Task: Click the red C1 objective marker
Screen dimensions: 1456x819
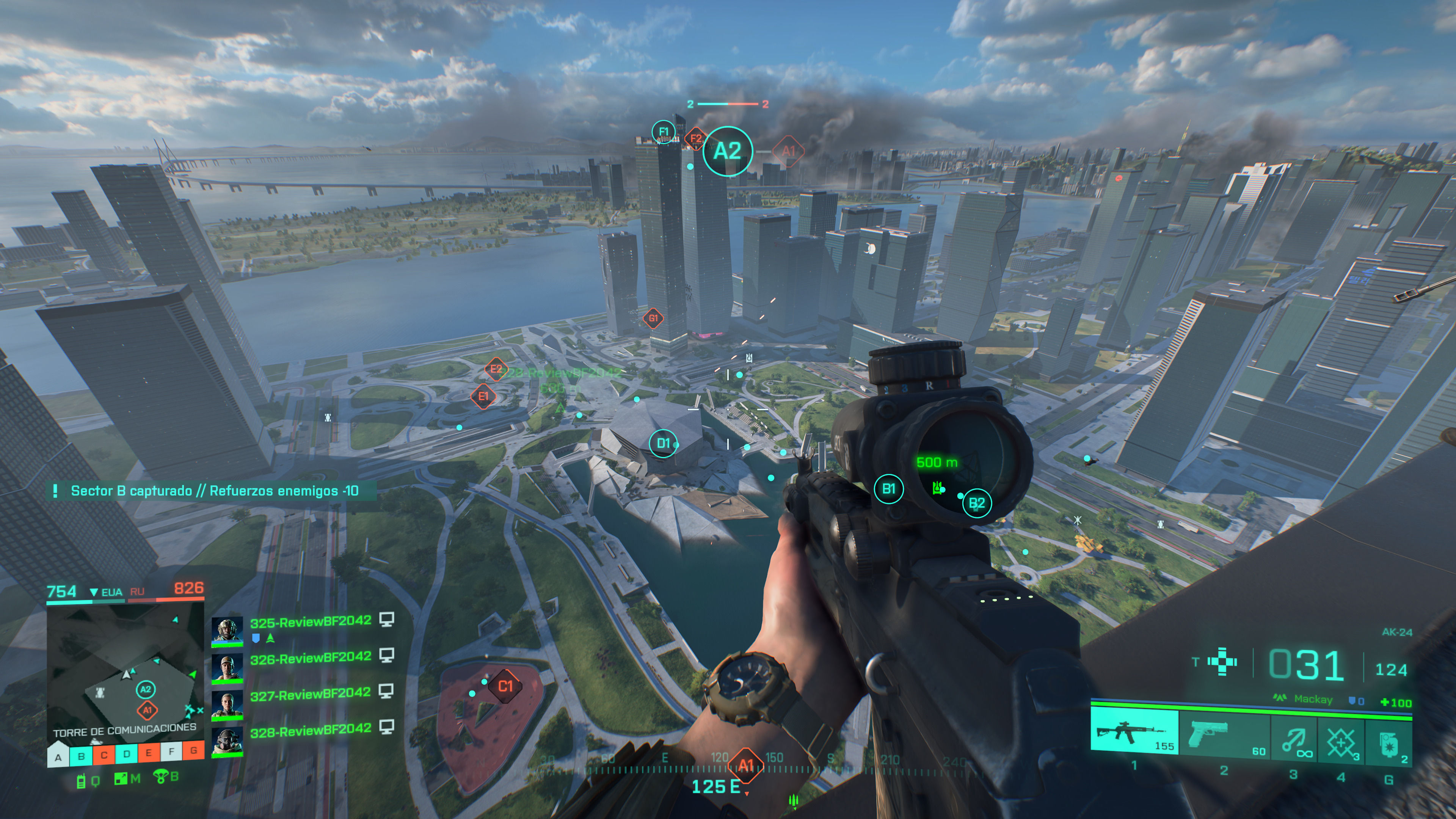Action: click(505, 686)
